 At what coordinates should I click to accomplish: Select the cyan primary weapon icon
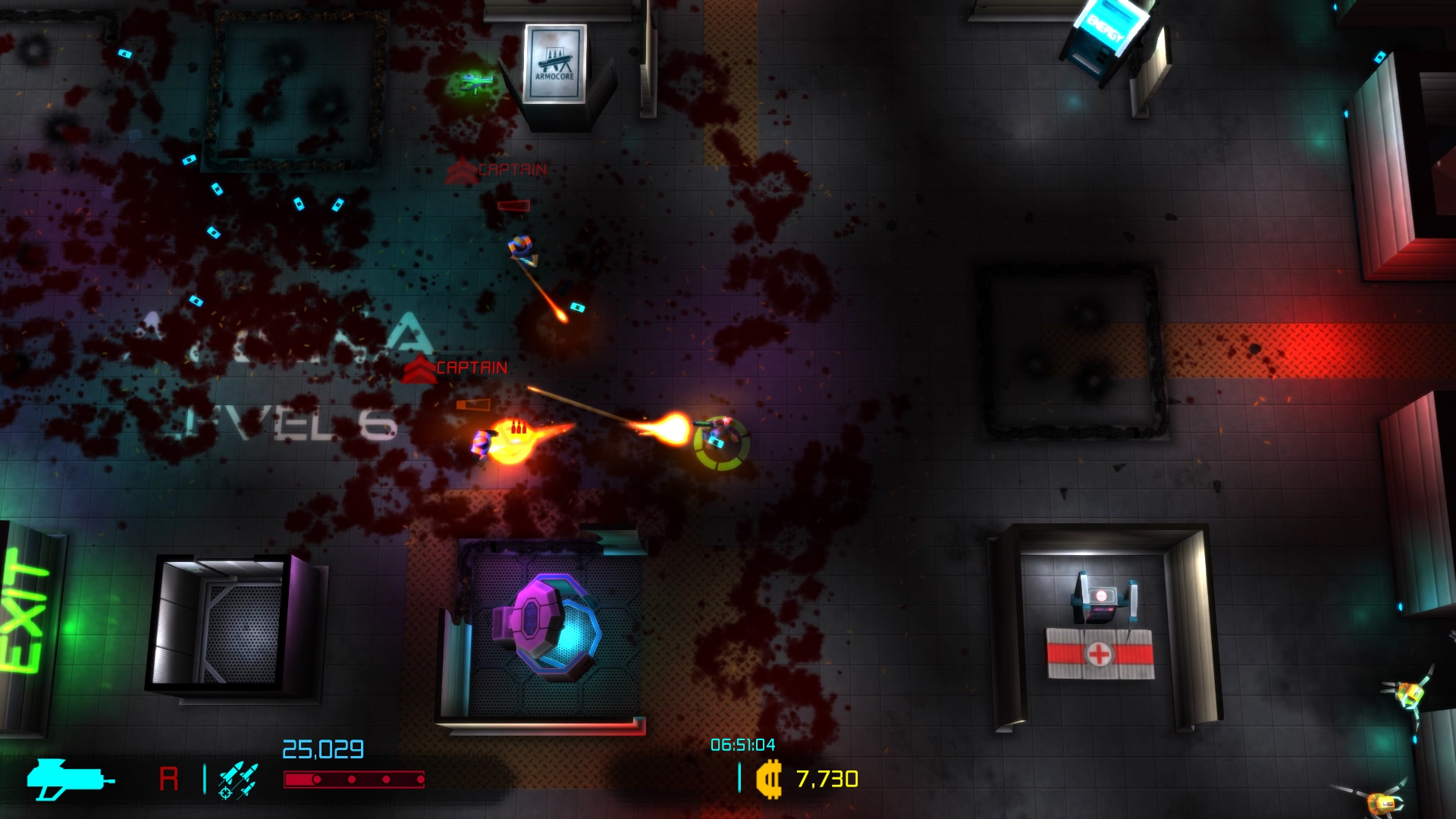(68, 779)
